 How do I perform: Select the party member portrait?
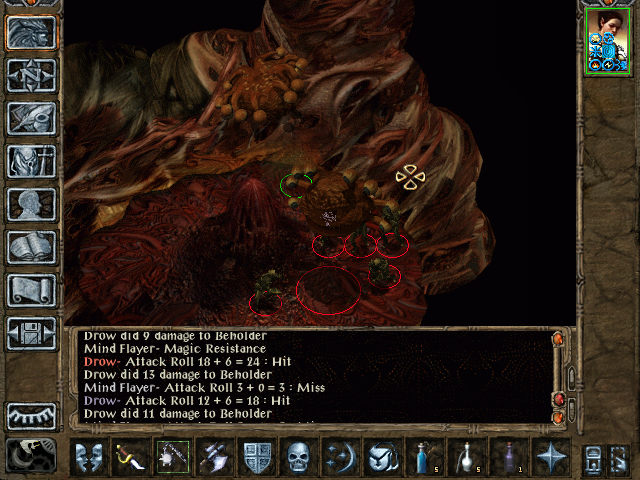[x=607, y=41]
